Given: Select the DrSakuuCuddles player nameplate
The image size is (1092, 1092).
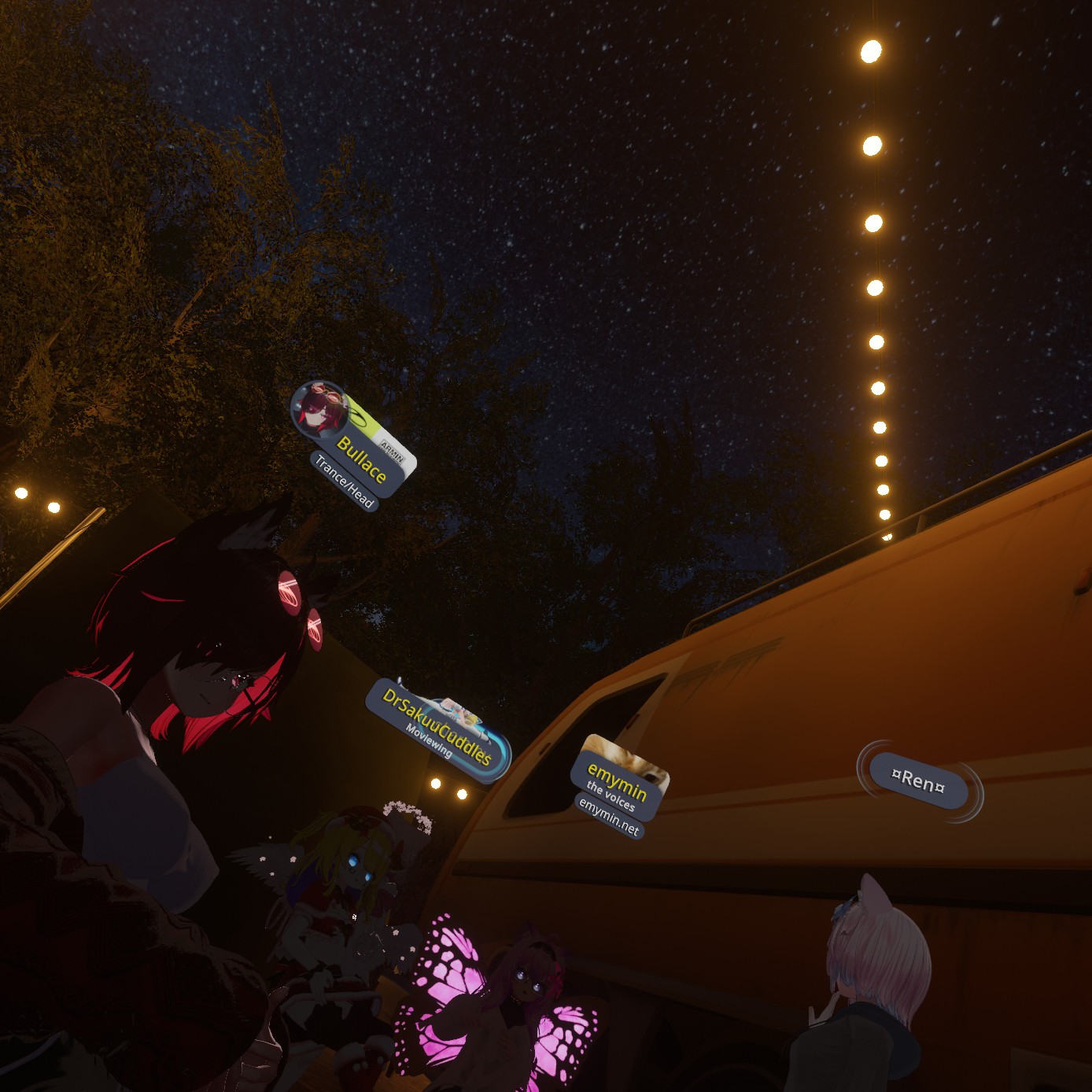Looking at the screenshot, I should click(437, 728).
